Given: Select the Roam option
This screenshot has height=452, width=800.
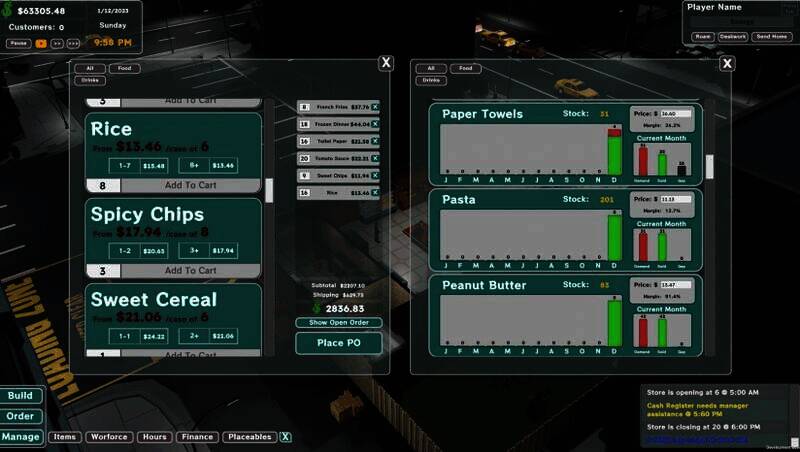Looking at the screenshot, I should [x=702, y=36].
